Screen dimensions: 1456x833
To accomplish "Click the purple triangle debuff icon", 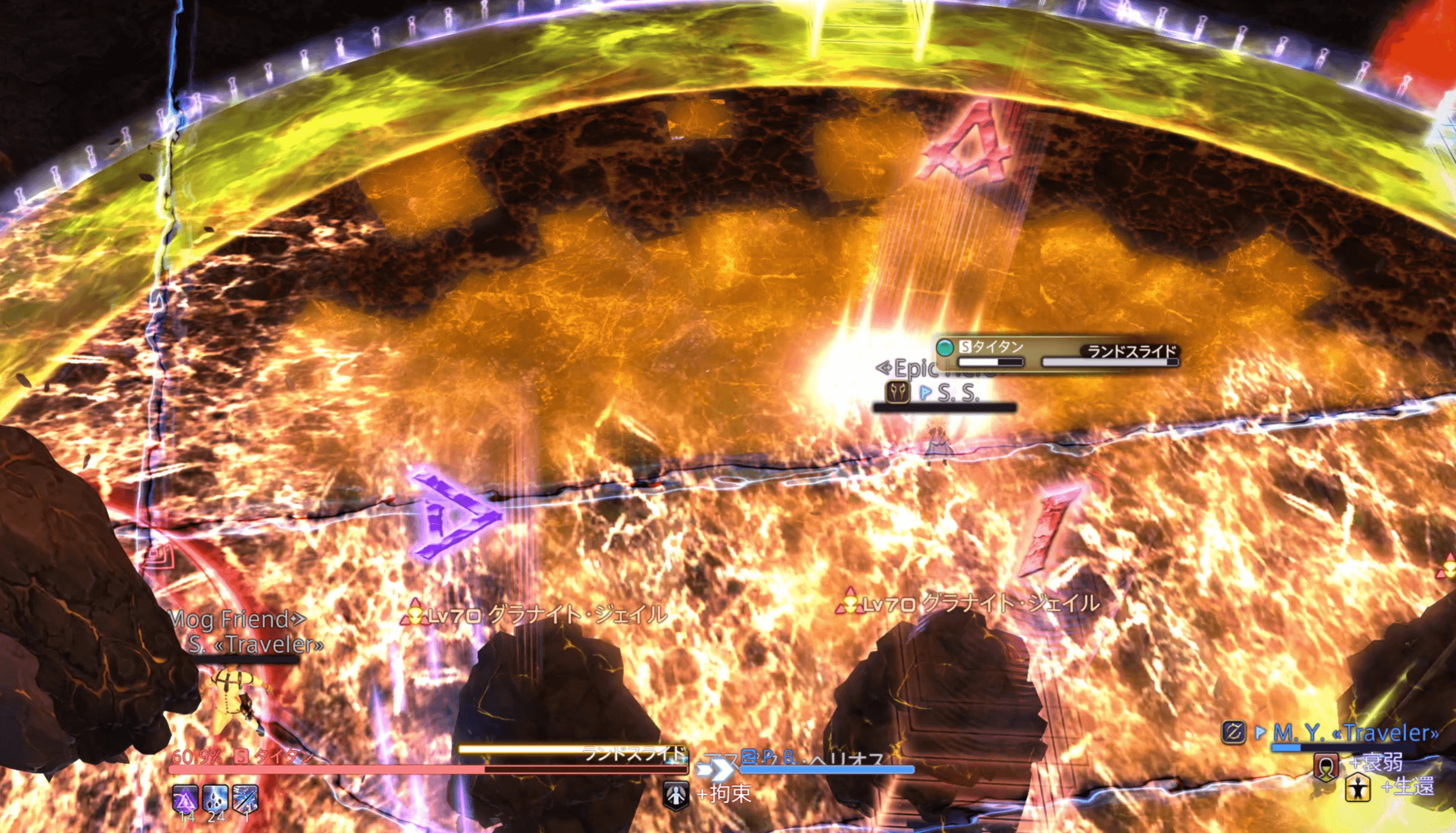I will (185, 798).
